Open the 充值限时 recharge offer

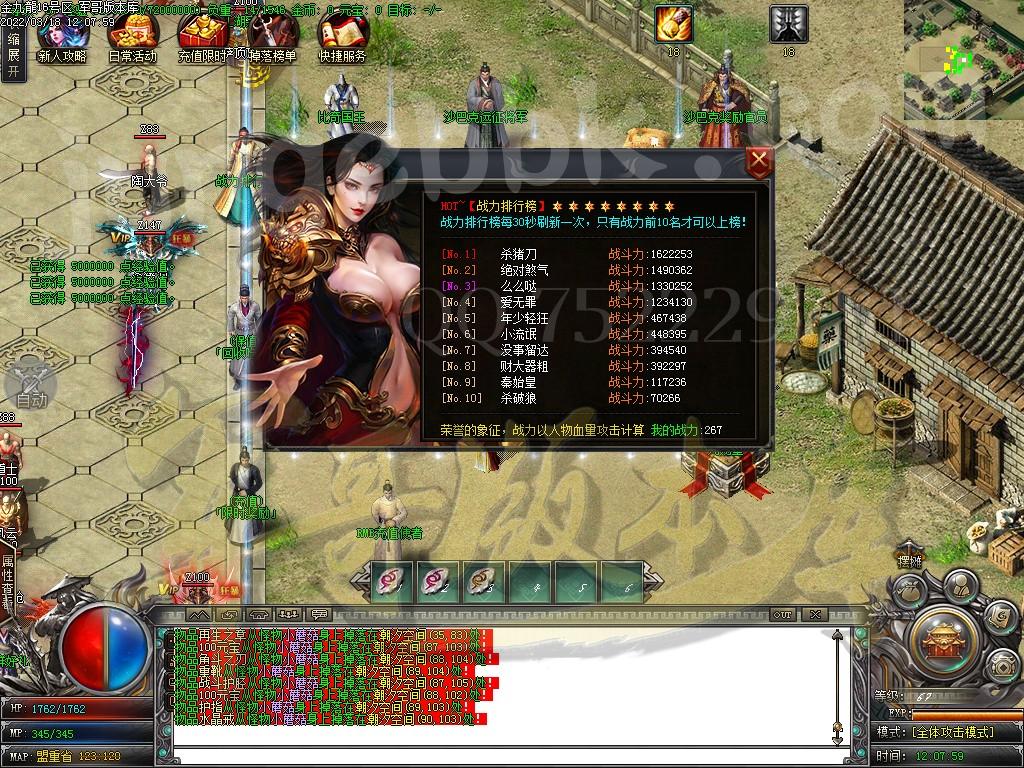[x=203, y=40]
